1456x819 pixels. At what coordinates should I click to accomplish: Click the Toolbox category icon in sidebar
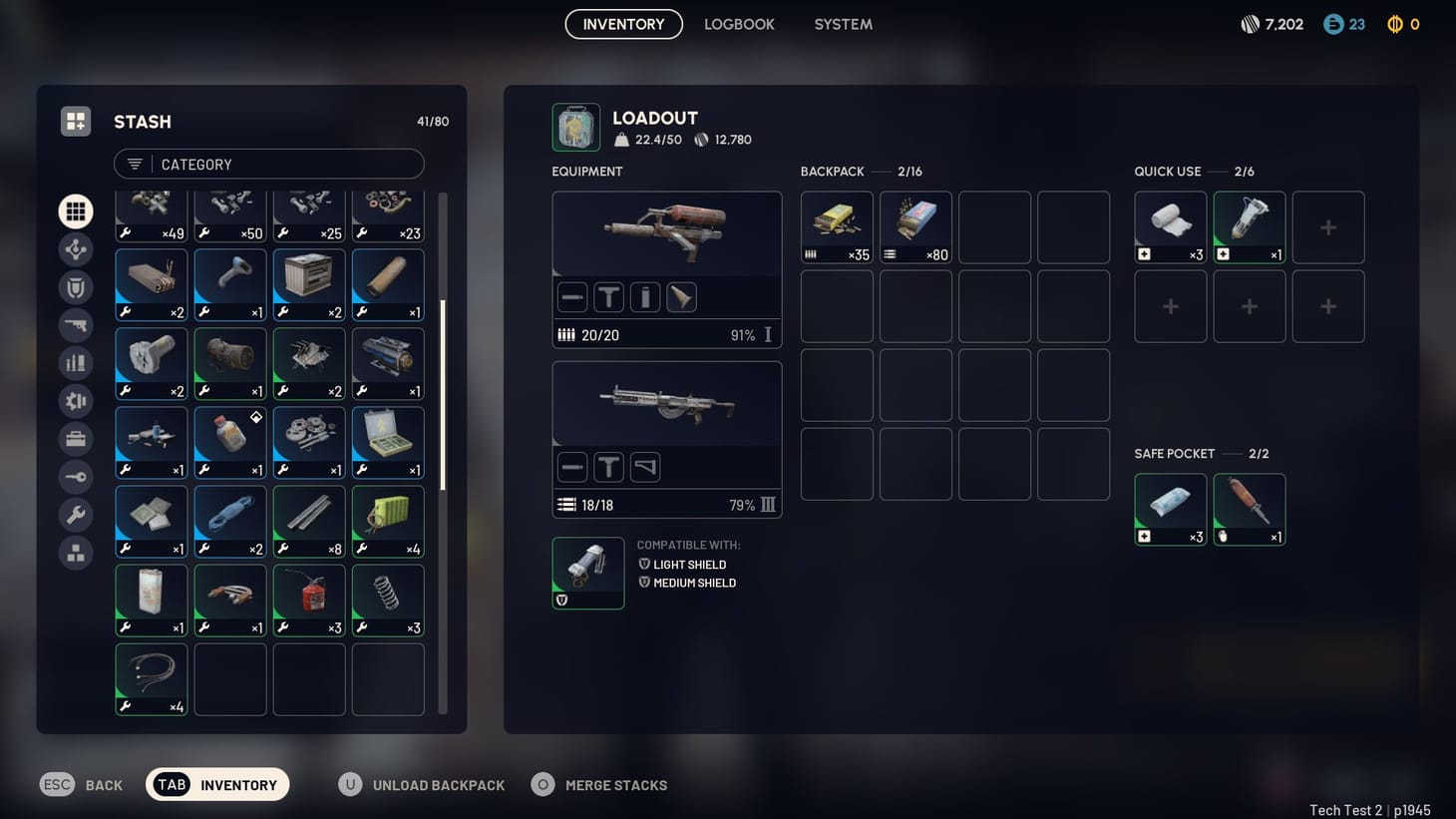tap(76, 438)
